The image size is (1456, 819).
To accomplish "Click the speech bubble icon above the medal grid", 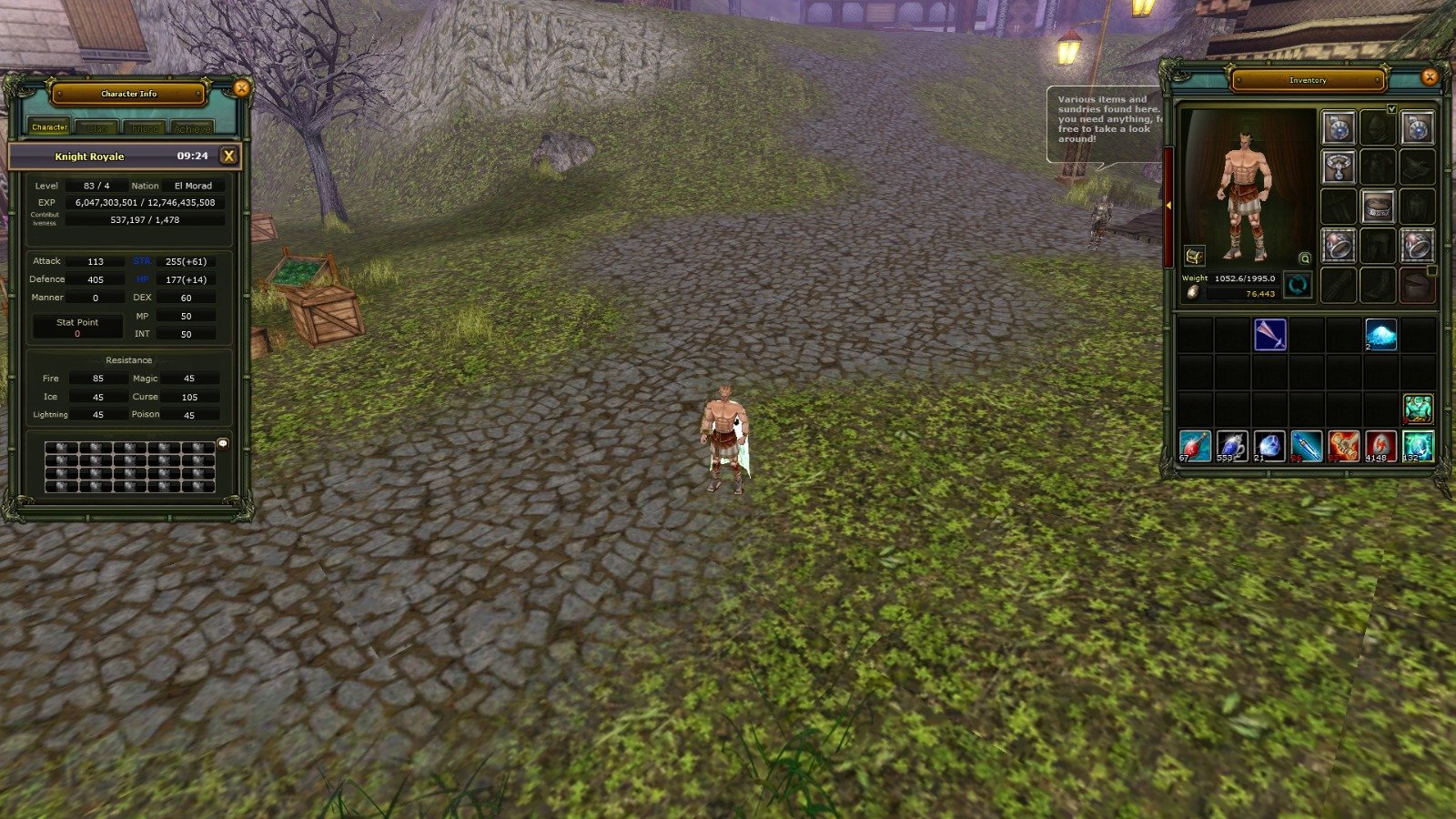I will [223, 443].
